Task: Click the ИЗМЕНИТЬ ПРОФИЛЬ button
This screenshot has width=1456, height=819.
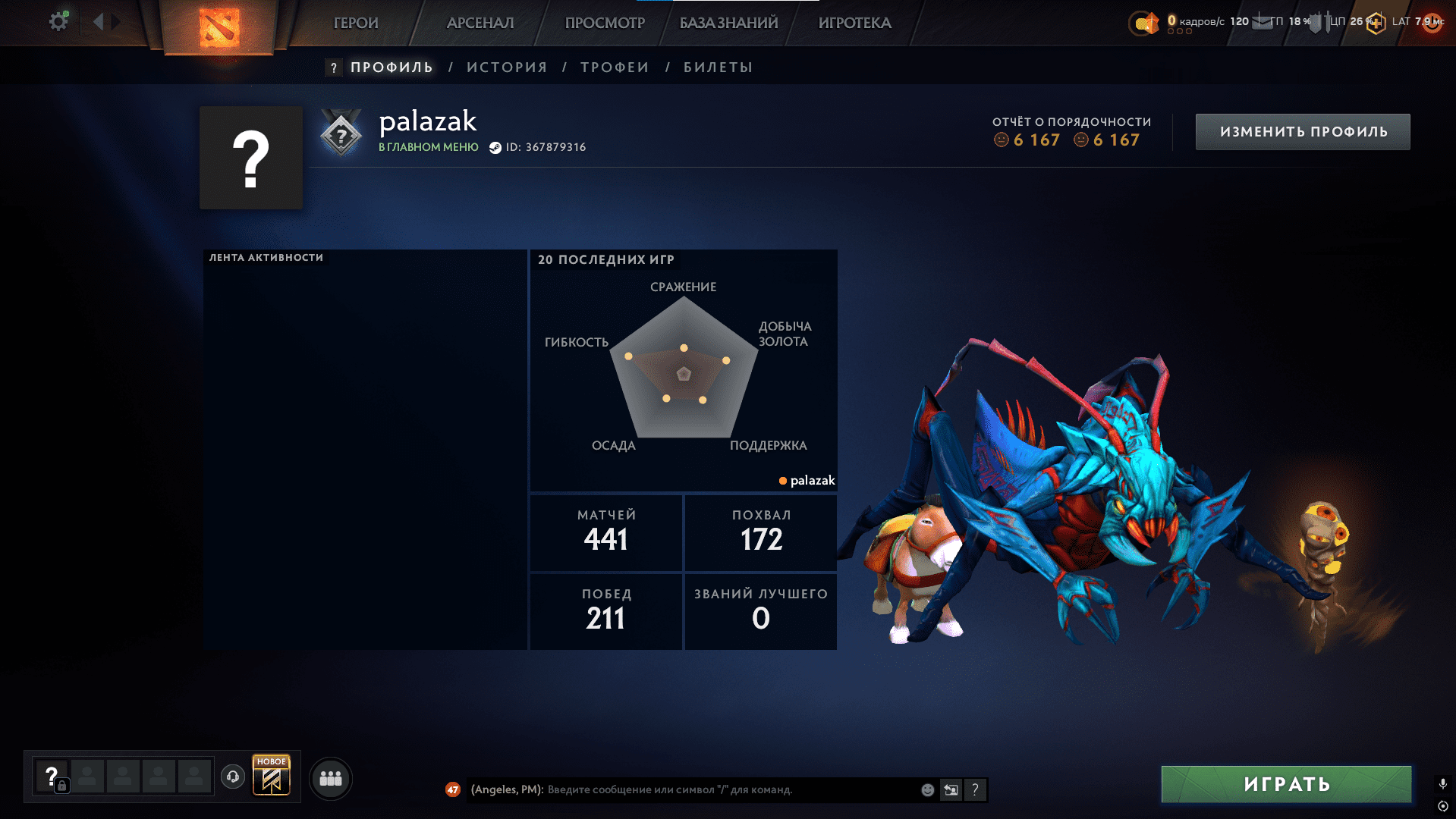Action: (x=1302, y=130)
